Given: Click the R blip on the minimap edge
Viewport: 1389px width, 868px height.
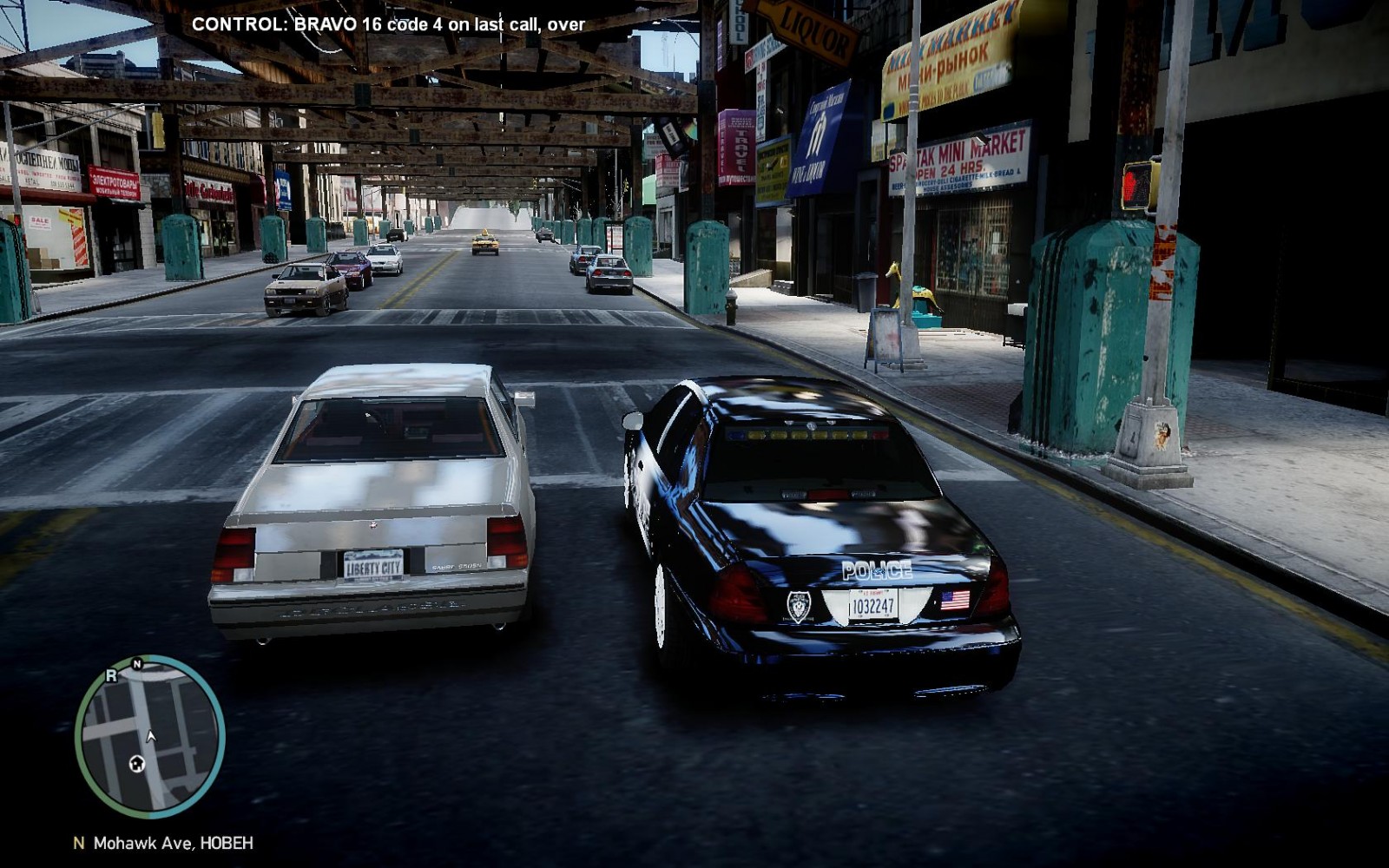Looking at the screenshot, I should [111, 674].
